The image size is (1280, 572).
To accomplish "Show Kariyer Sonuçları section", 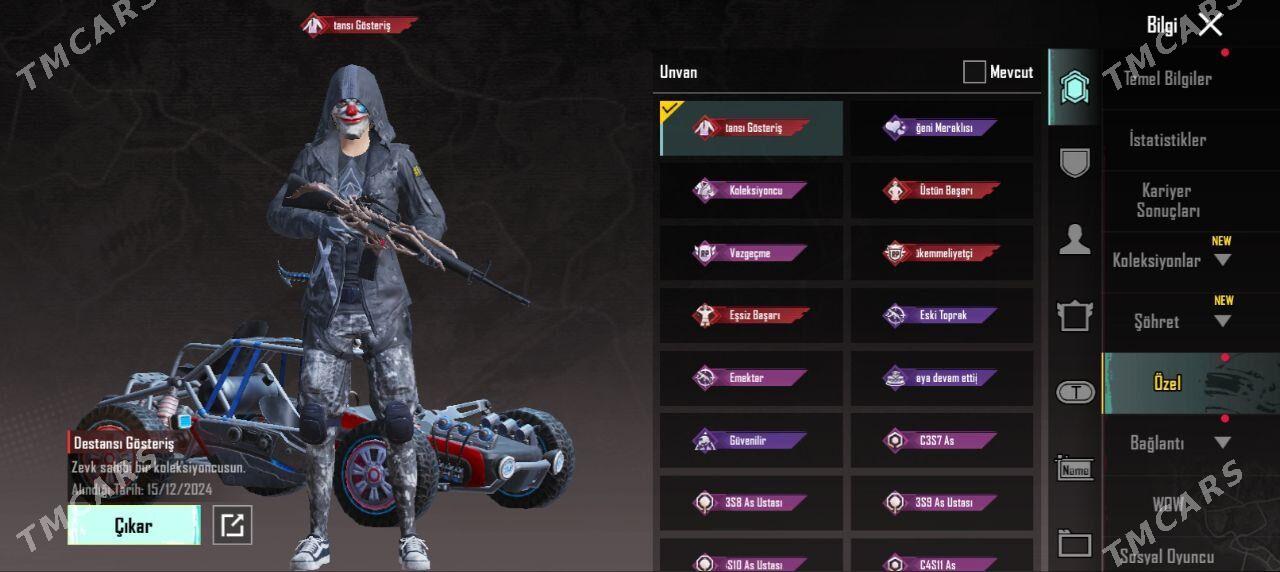I will coord(1167,200).
